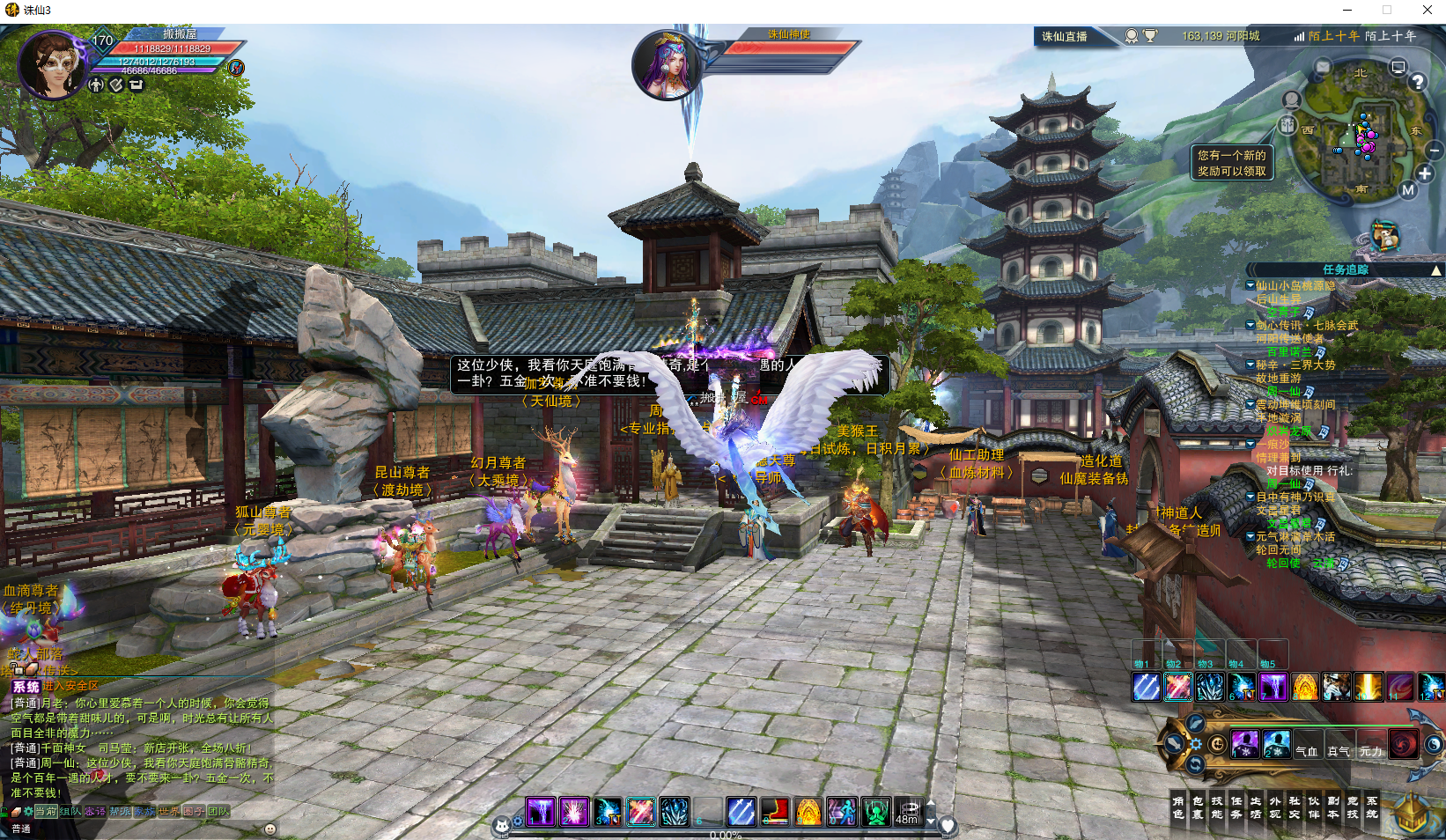The height and width of the screenshot is (840, 1446).
Task: Click the 诛仙直播 live stream button
Action: (x=1065, y=36)
